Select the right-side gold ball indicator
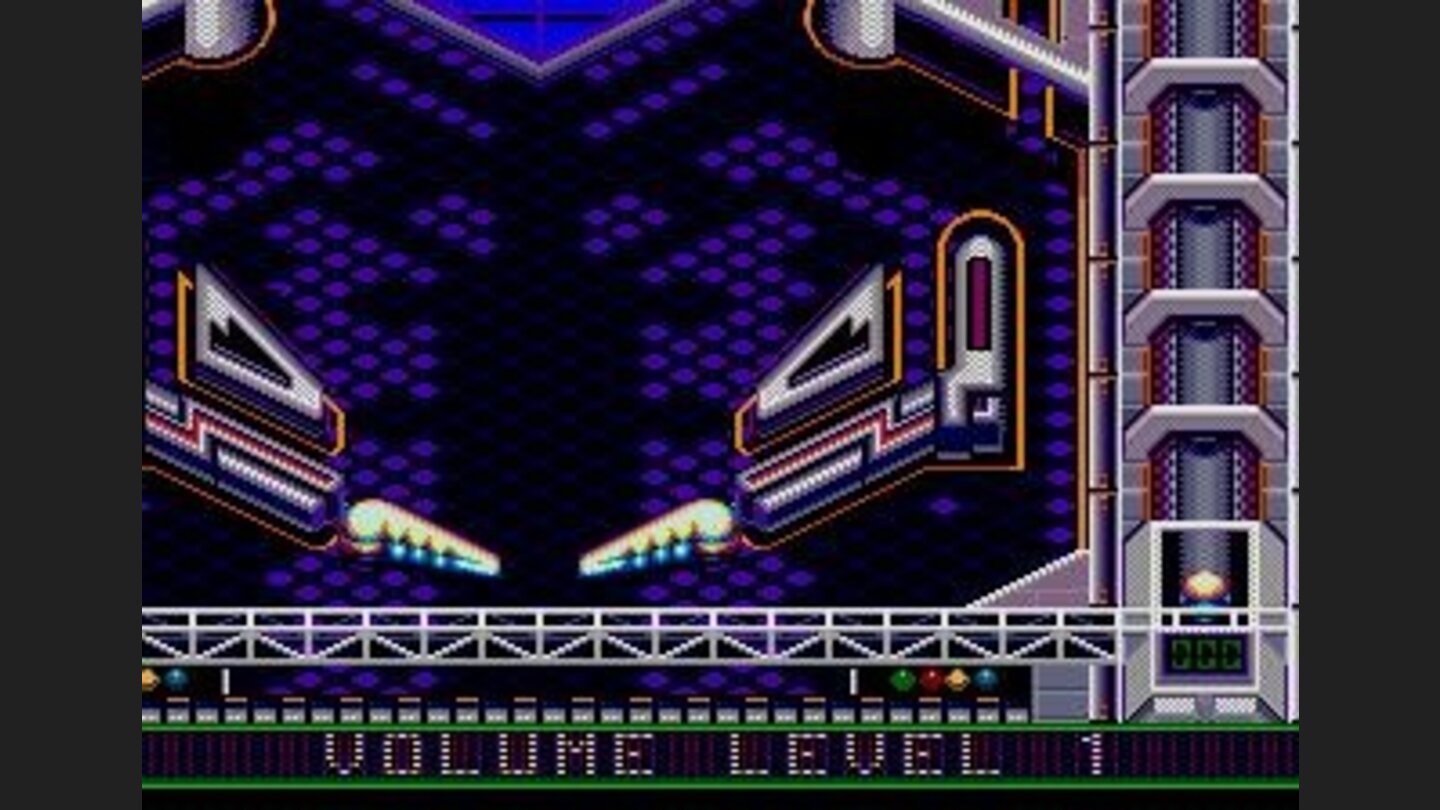 [956, 678]
